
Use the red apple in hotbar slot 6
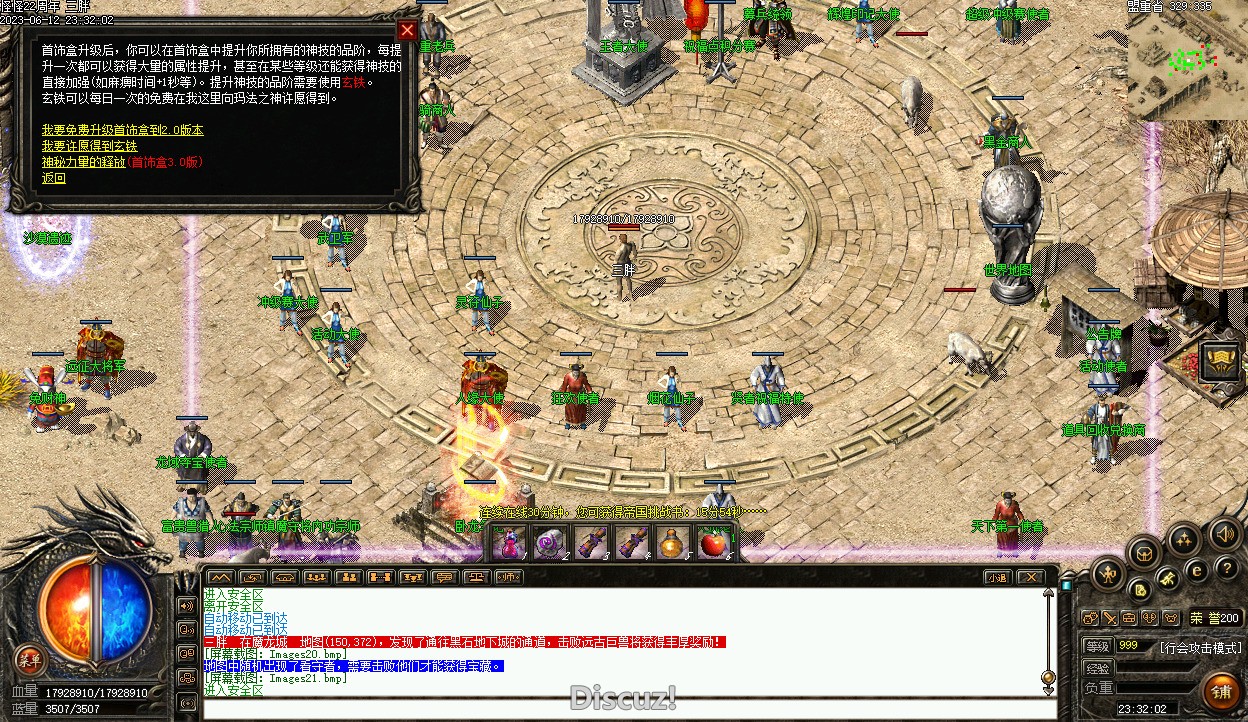click(x=712, y=543)
